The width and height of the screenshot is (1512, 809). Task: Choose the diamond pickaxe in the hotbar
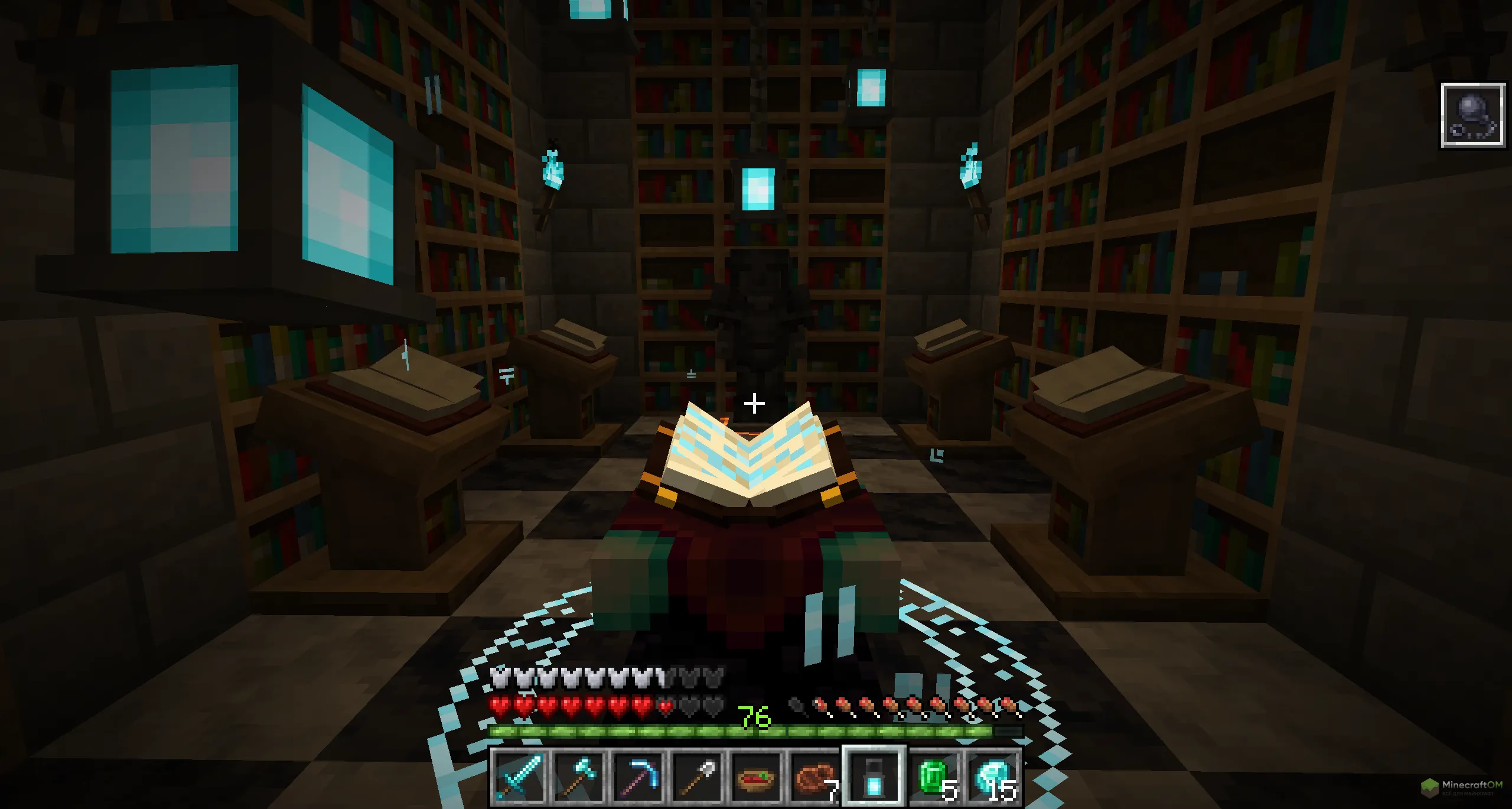(638, 776)
